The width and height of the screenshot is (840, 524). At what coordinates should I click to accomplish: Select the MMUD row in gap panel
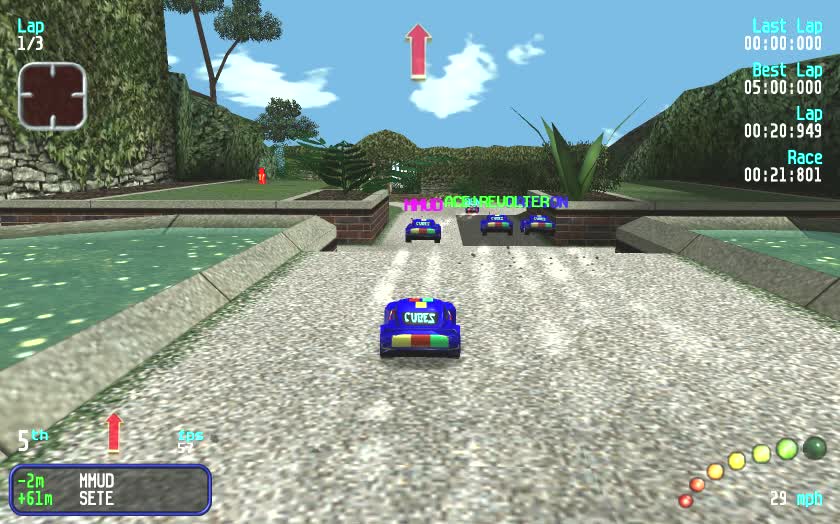tap(110, 480)
